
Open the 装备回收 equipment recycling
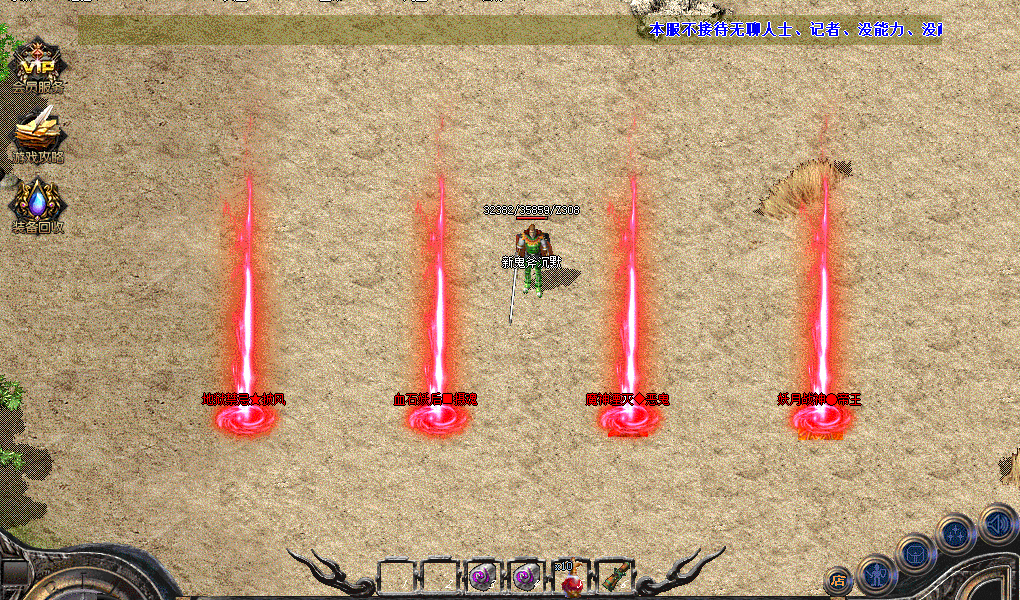click(x=38, y=205)
